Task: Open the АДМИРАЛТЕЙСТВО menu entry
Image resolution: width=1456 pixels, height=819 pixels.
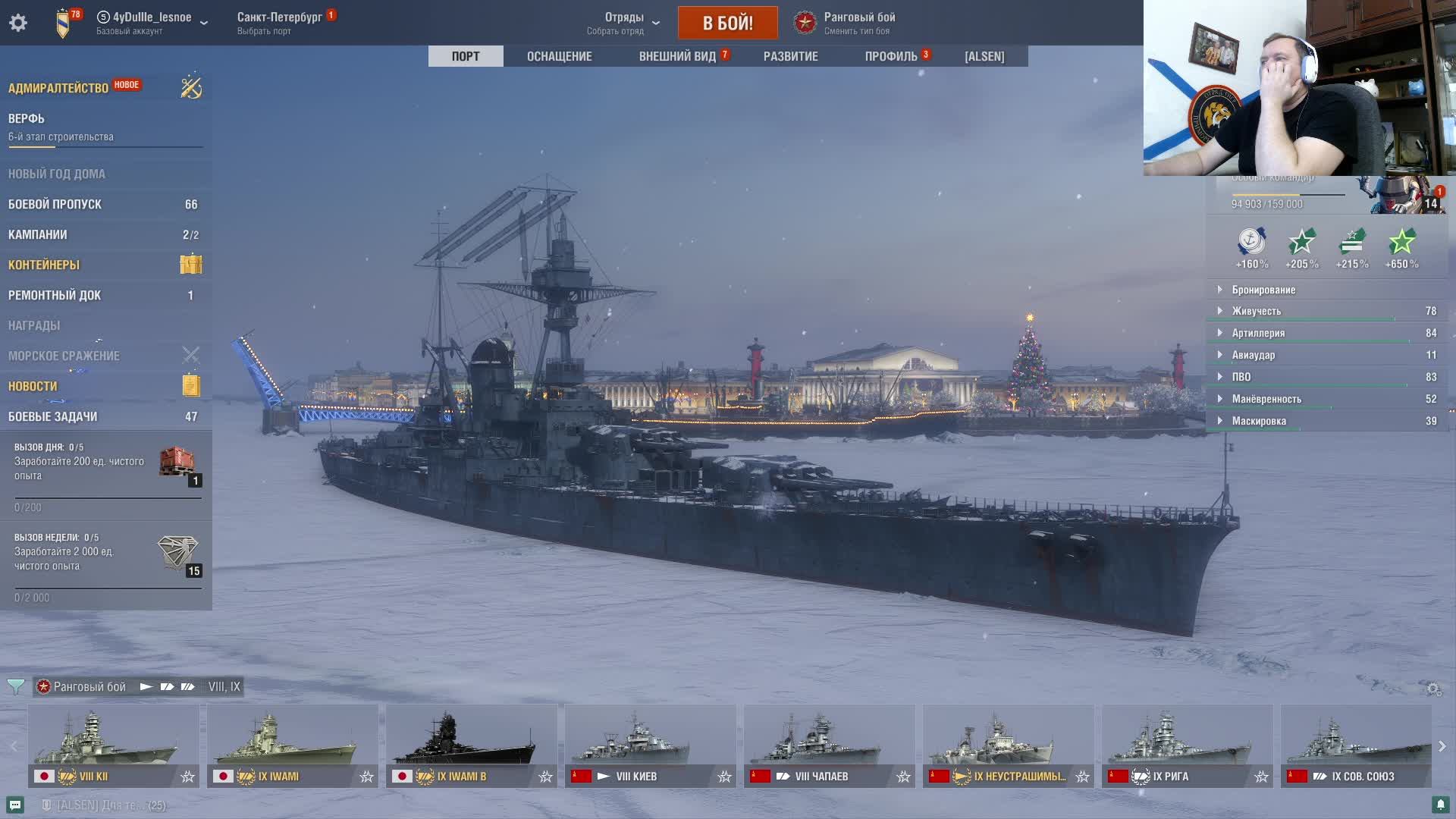Action: coord(58,88)
